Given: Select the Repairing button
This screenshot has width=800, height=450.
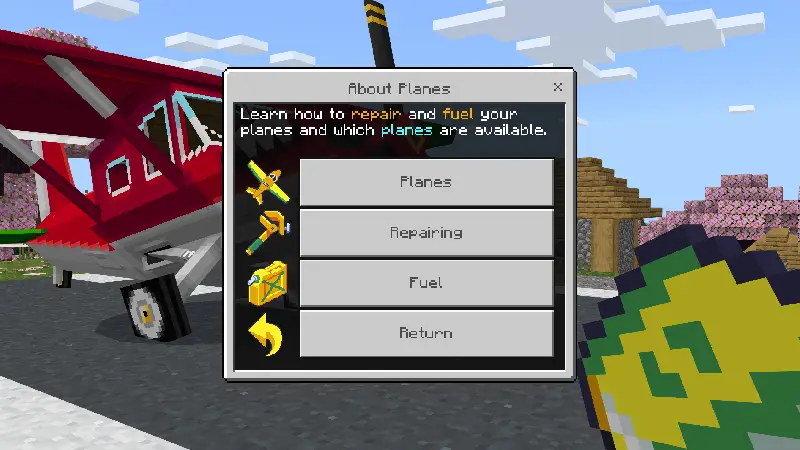Looking at the screenshot, I should pyautogui.click(x=426, y=232).
